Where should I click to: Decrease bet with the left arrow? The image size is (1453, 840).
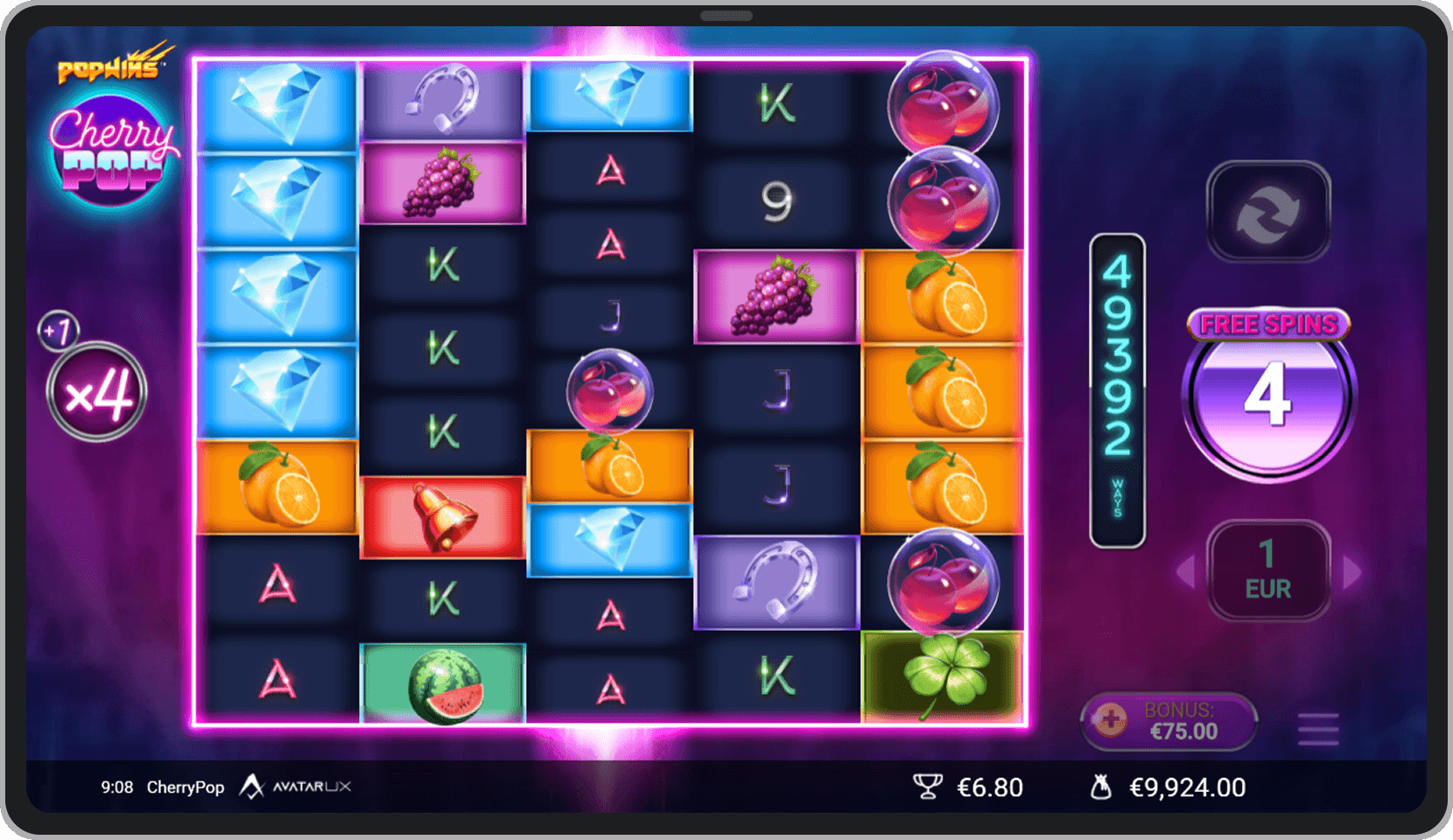pyautogui.click(x=1186, y=572)
